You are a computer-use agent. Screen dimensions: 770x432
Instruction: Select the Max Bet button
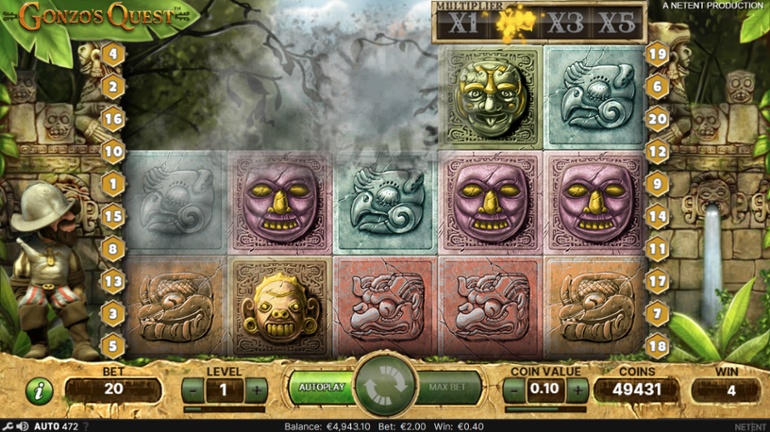point(449,387)
